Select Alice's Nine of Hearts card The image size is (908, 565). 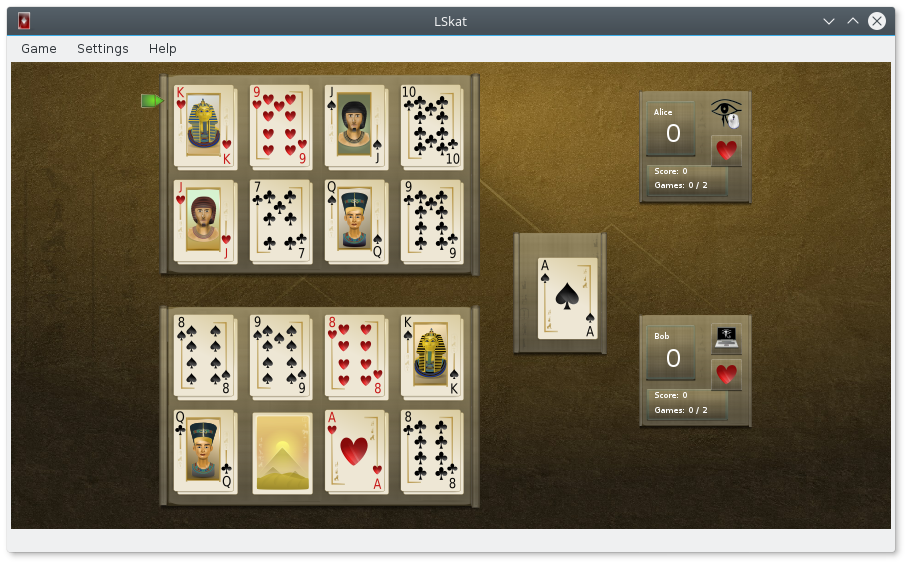coord(280,126)
